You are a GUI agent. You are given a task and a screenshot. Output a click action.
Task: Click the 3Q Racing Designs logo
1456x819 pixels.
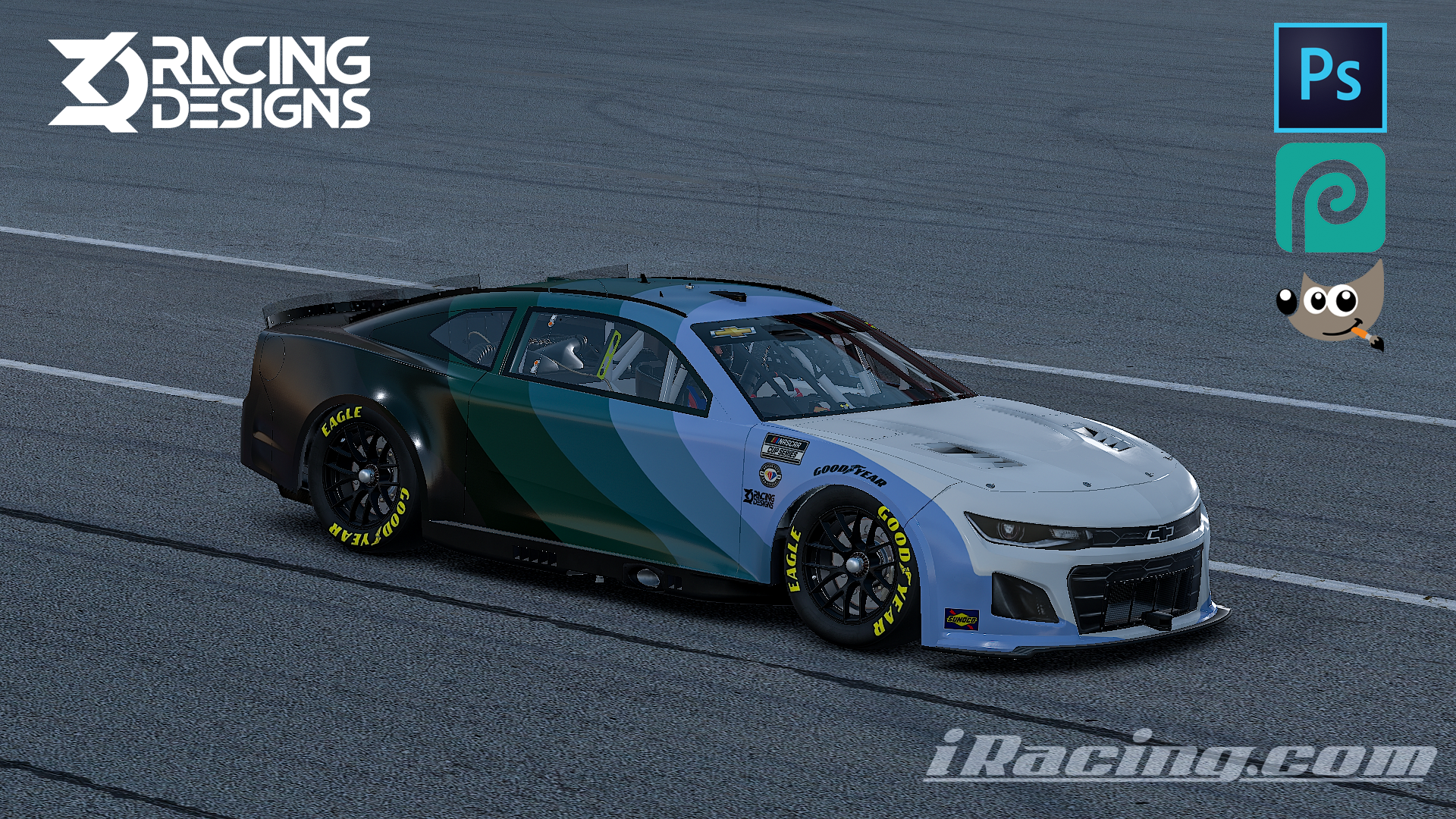click(x=209, y=81)
